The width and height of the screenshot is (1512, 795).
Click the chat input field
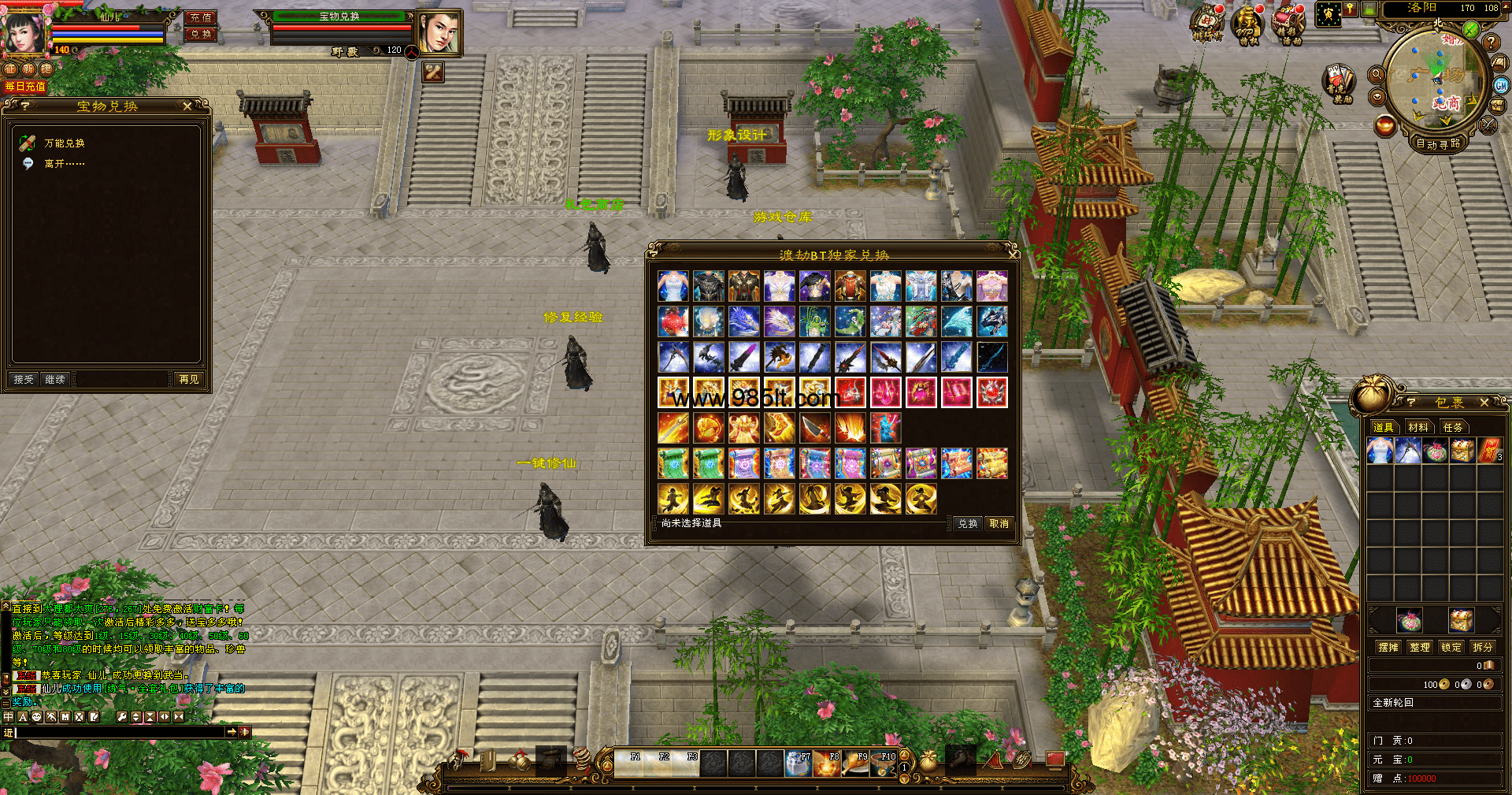point(118,733)
